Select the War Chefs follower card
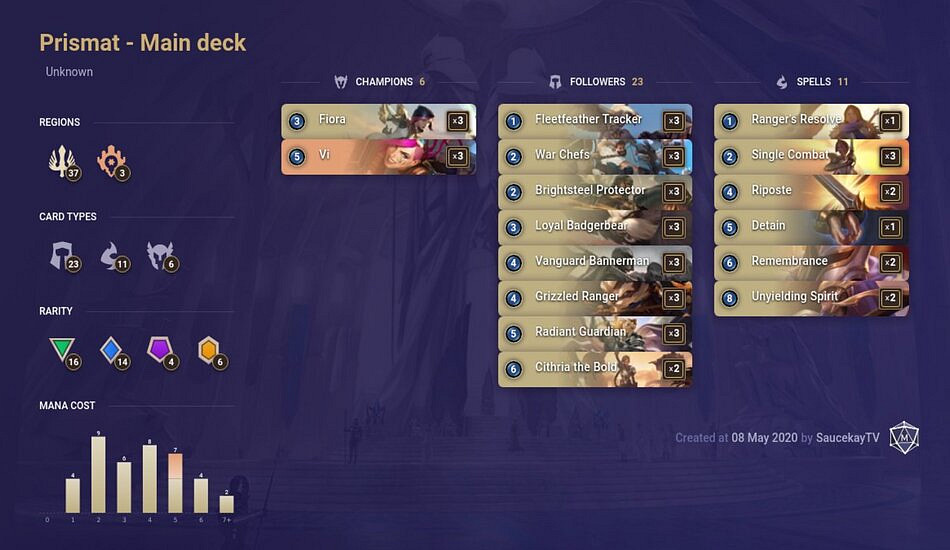Viewport: 950px width, 550px height. click(595, 156)
